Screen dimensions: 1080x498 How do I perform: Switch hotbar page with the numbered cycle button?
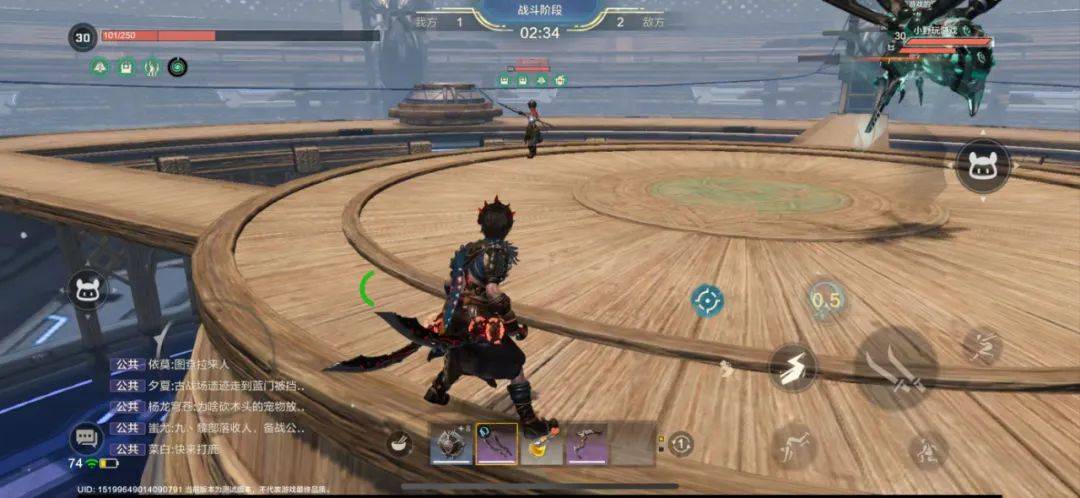click(x=680, y=443)
